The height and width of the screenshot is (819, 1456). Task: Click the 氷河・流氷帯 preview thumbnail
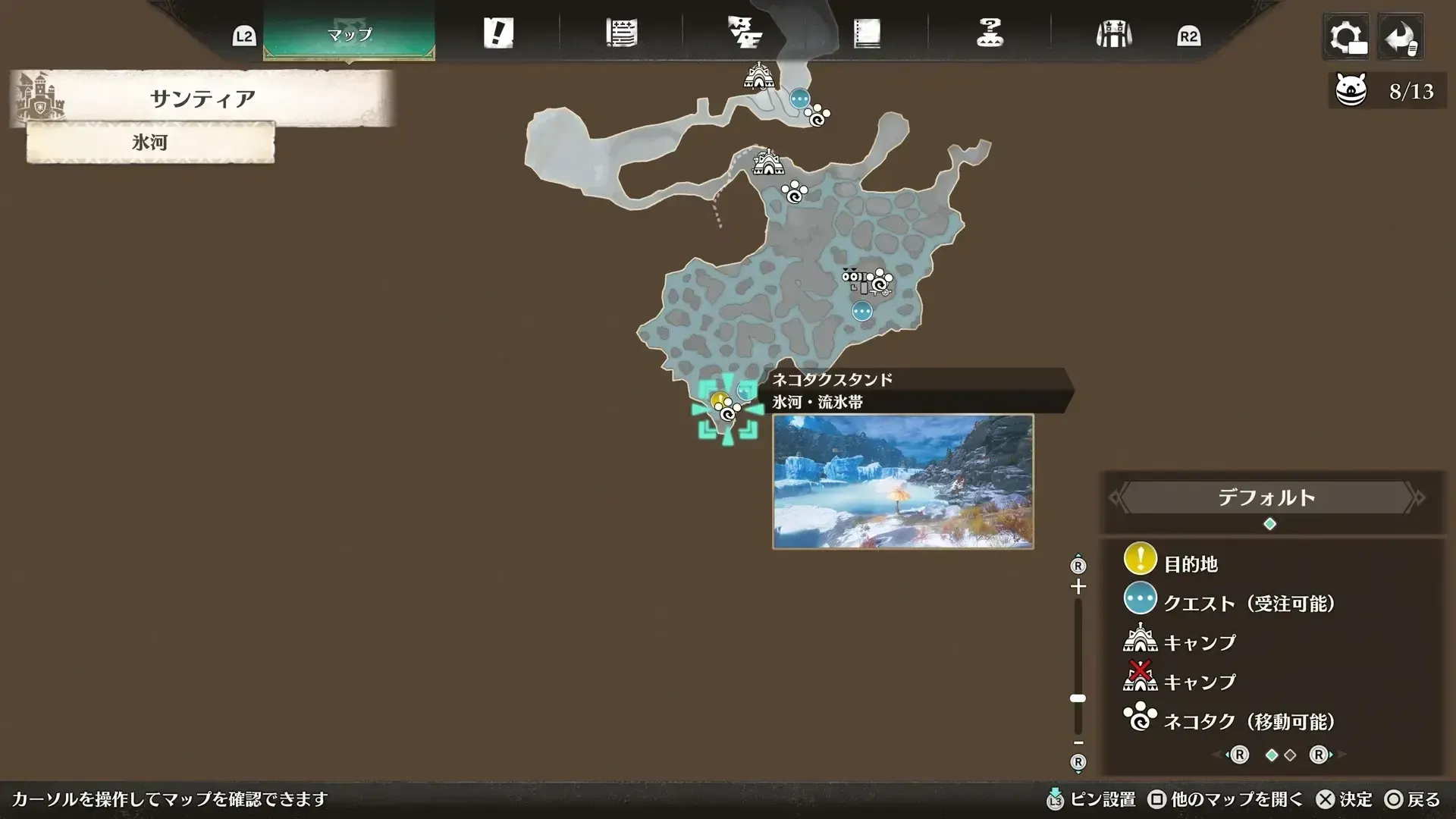(902, 479)
